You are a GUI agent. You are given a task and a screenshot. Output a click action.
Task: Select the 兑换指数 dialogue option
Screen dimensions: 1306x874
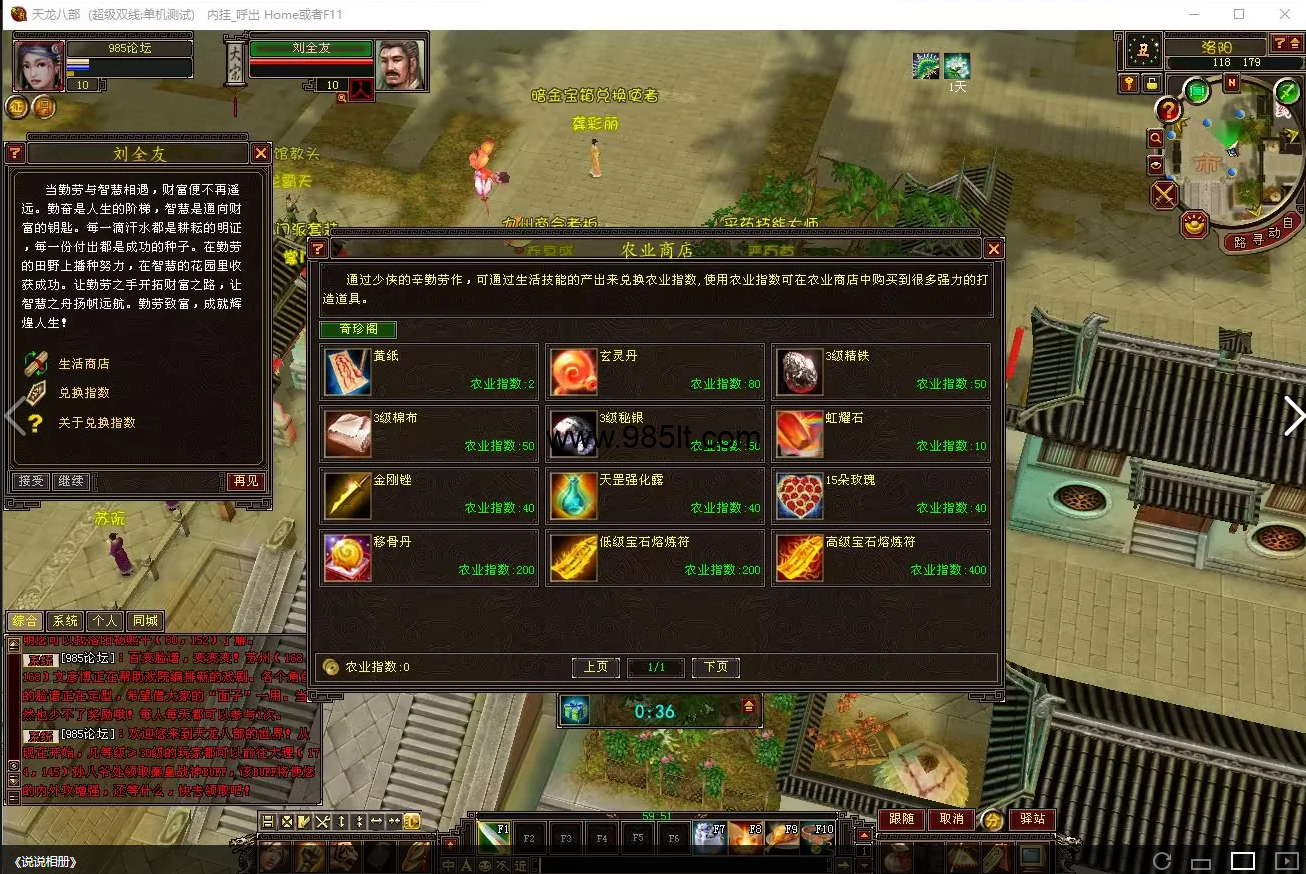pos(83,393)
